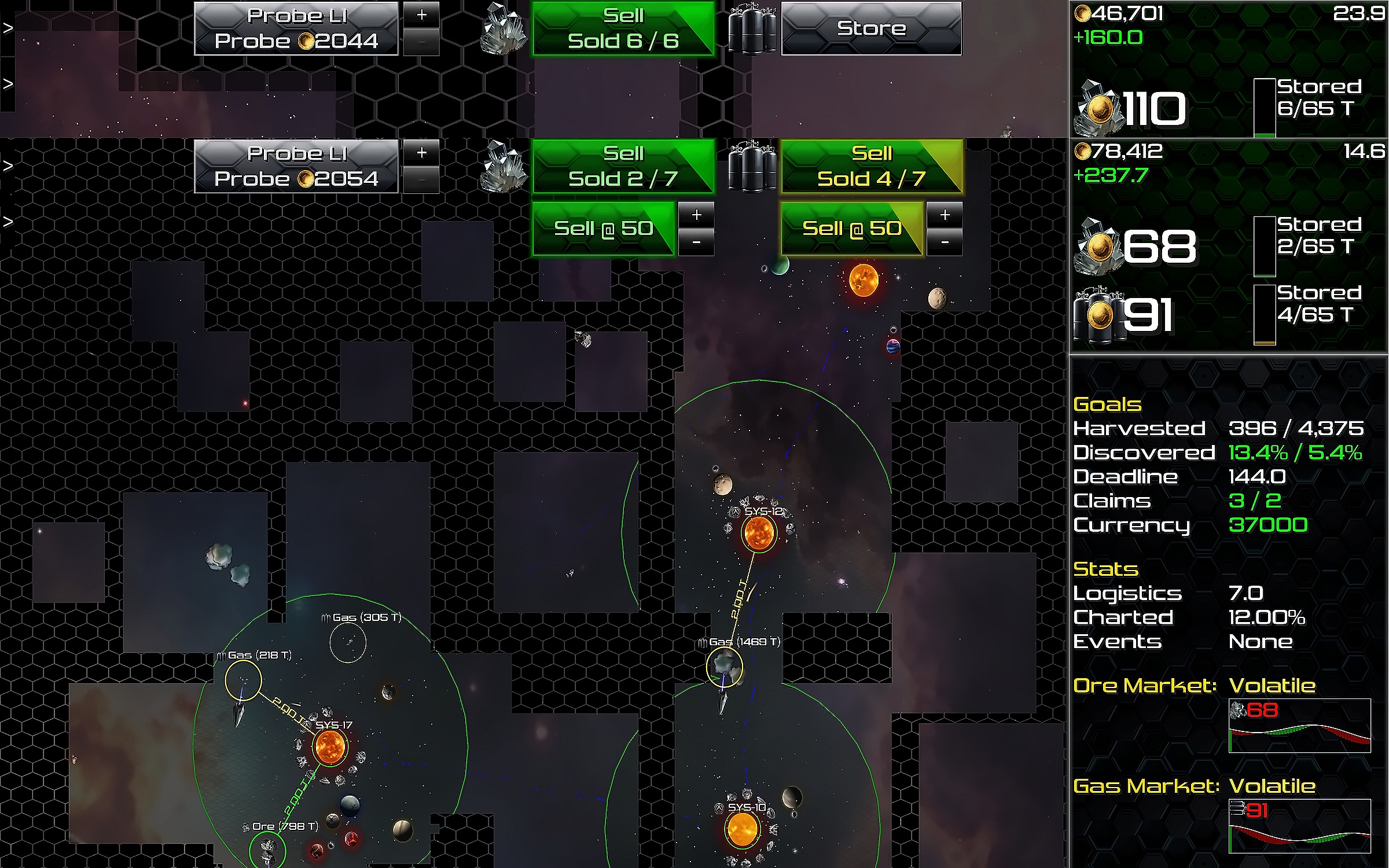Increase the gas sell price under Sold 4 / 7
This screenshot has width=1389, height=868.
tap(945, 215)
